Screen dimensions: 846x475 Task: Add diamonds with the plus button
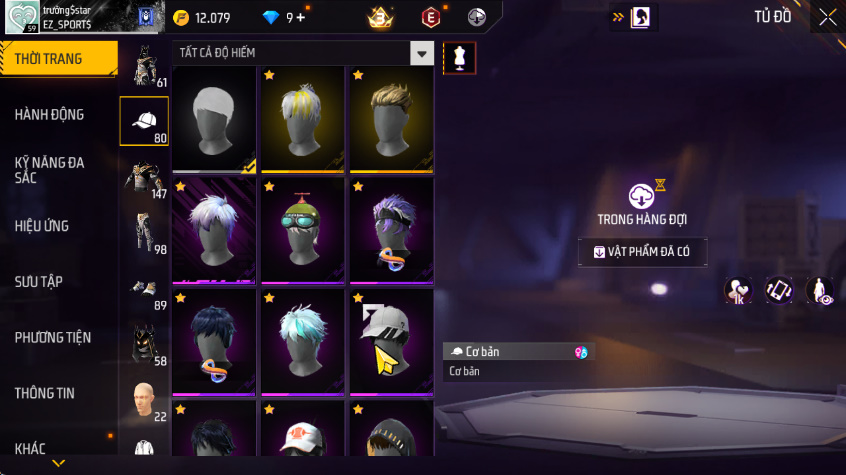click(x=301, y=18)
